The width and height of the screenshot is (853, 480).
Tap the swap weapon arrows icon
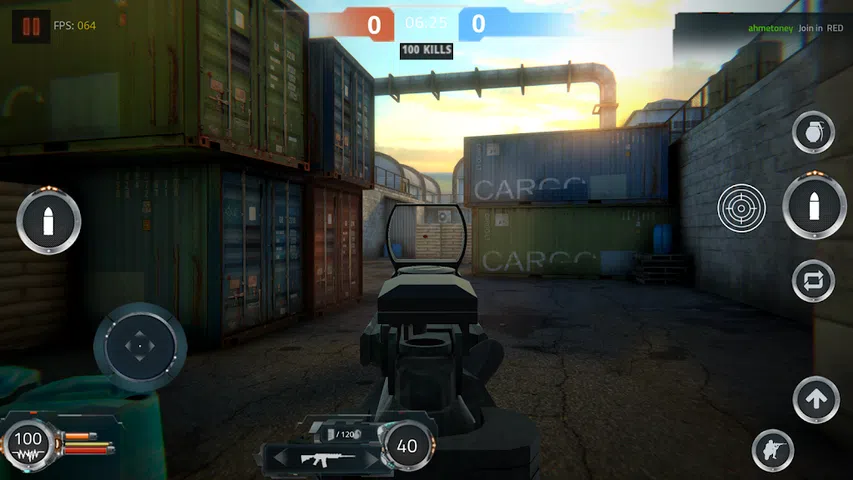tap(813, 281)
